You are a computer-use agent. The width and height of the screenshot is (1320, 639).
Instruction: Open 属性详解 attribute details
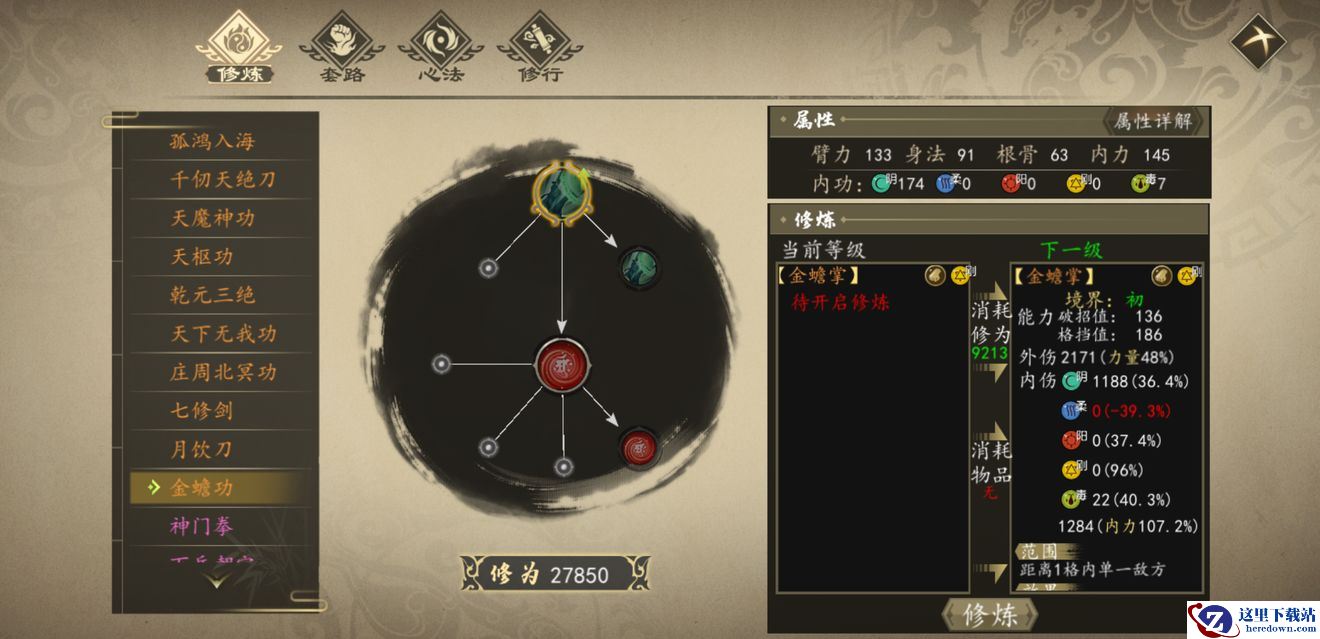click(1153, 121)
